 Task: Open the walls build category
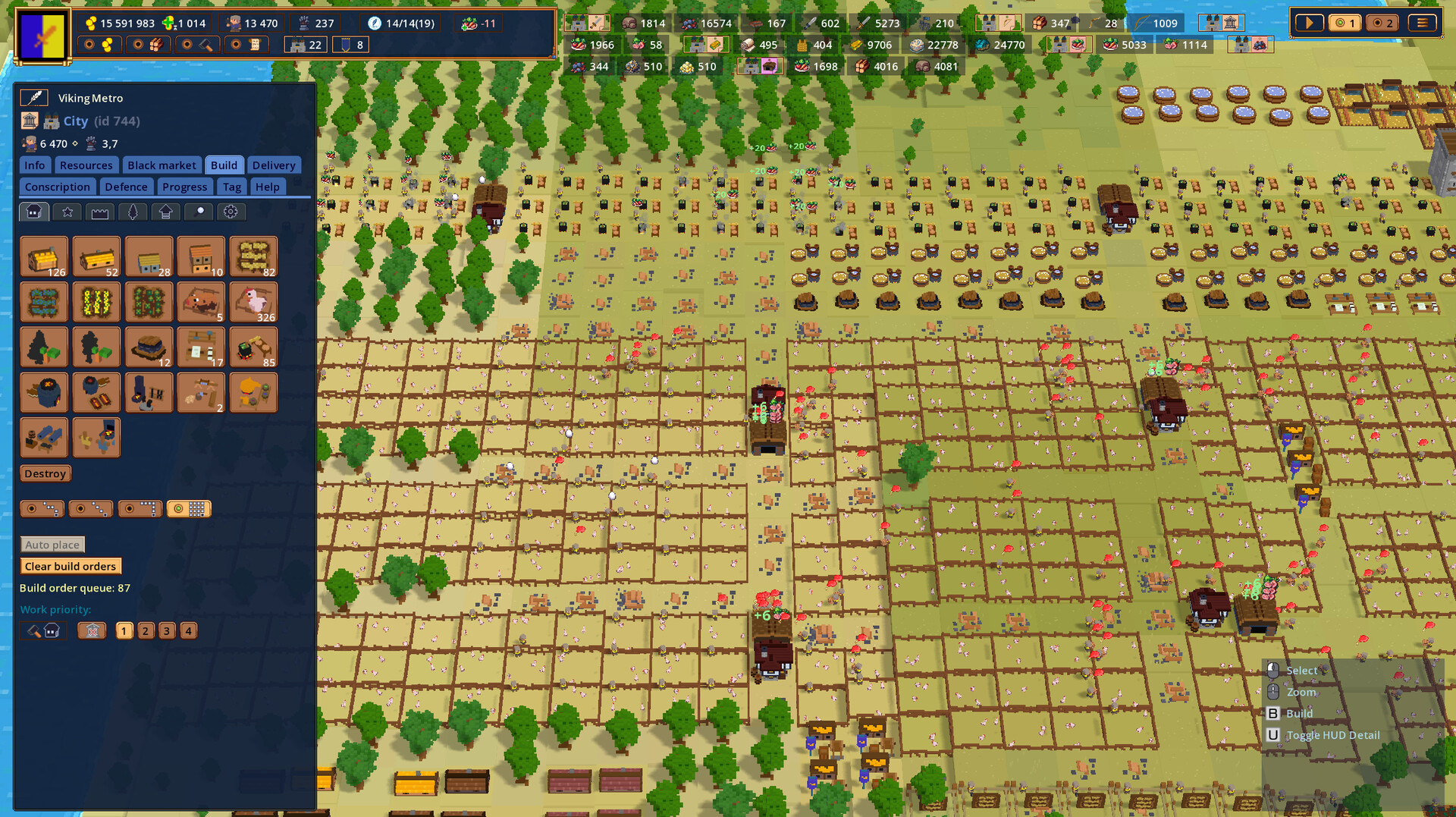click(99, 212)
